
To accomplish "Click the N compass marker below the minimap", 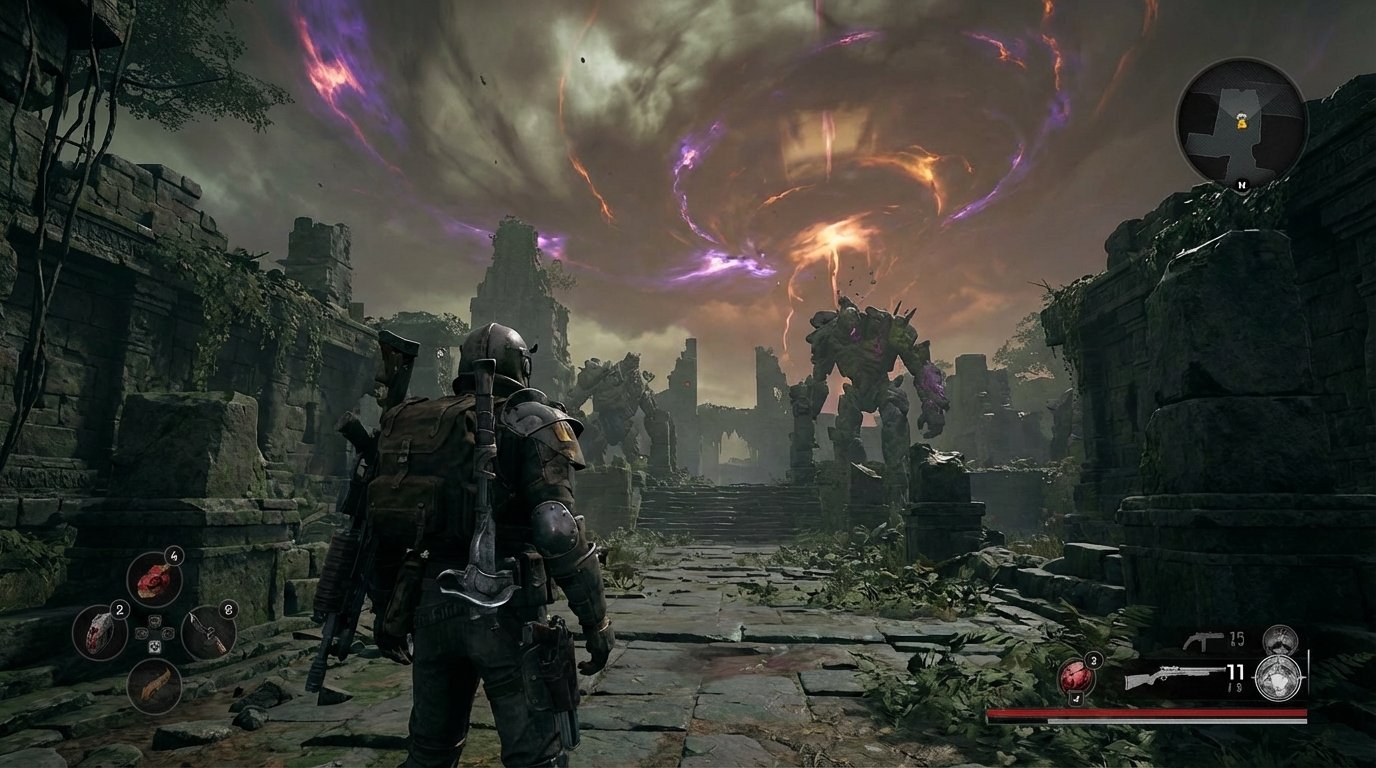I will (x=1243, y=185).
